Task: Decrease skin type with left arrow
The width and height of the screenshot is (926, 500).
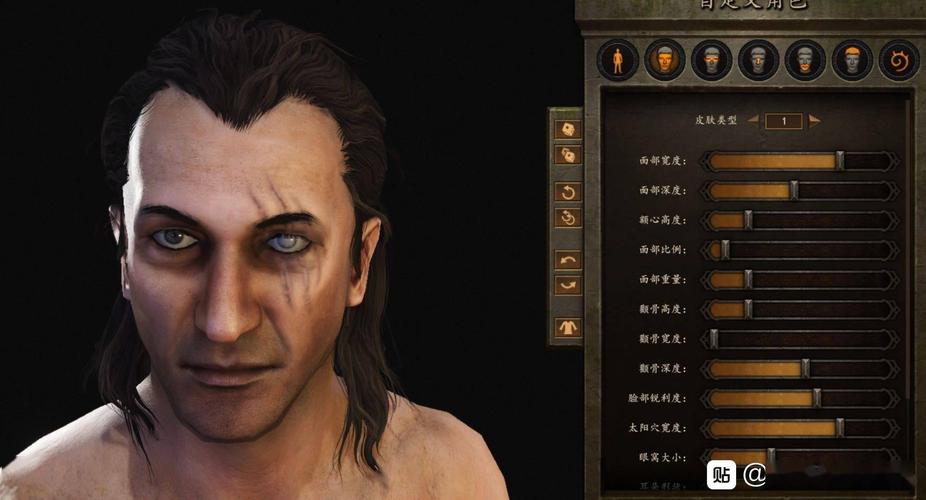Action: click(754, 120)
